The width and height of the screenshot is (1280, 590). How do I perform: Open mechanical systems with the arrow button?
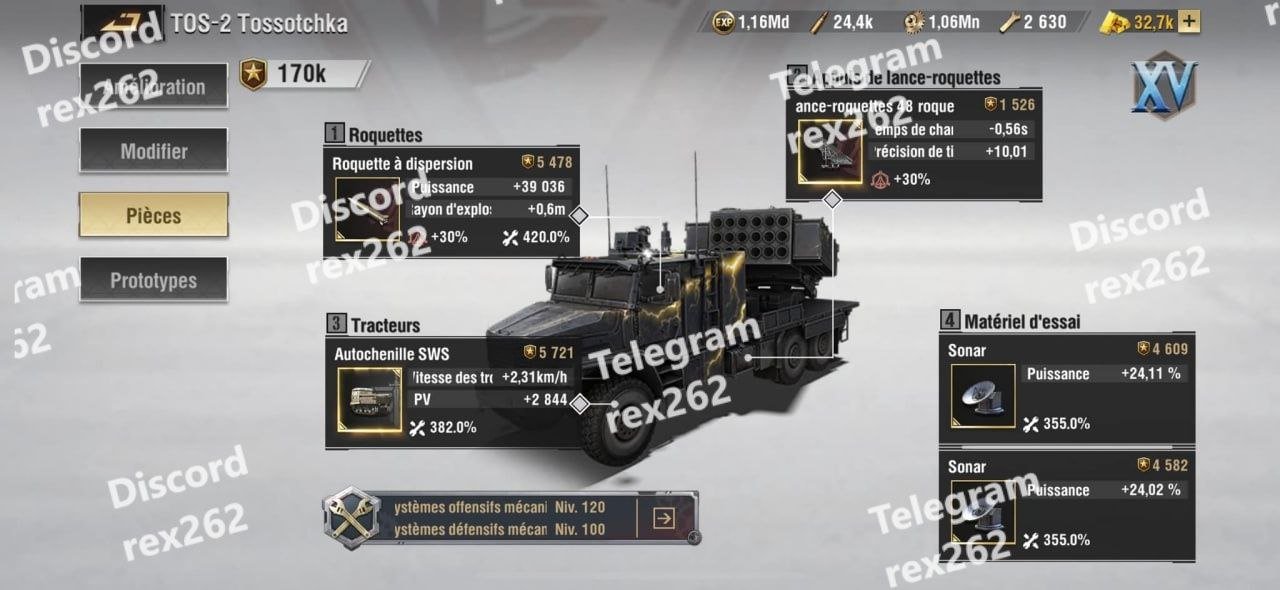coord(663,517)
